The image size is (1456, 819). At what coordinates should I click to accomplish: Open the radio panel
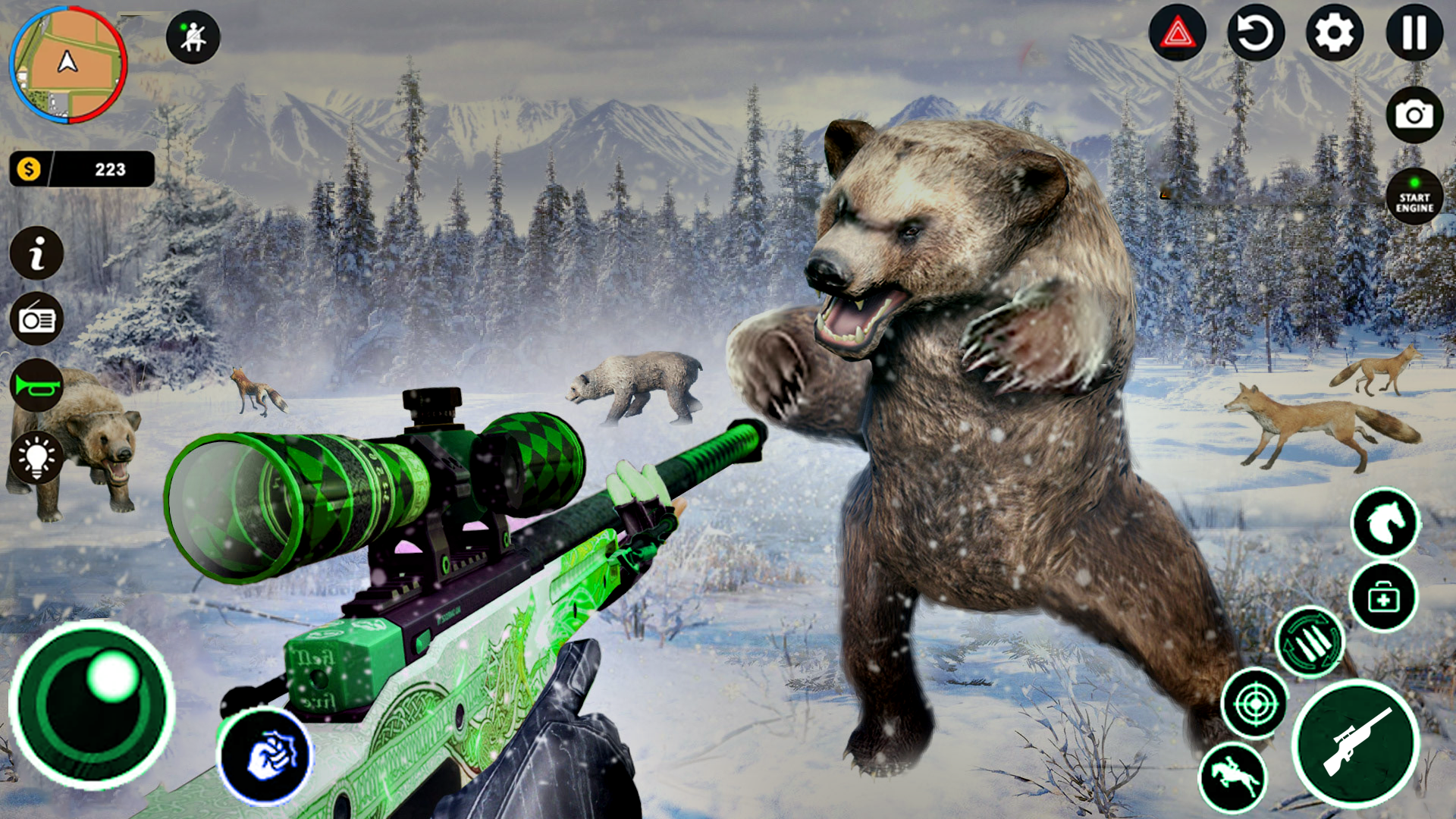tap(36, 321)
